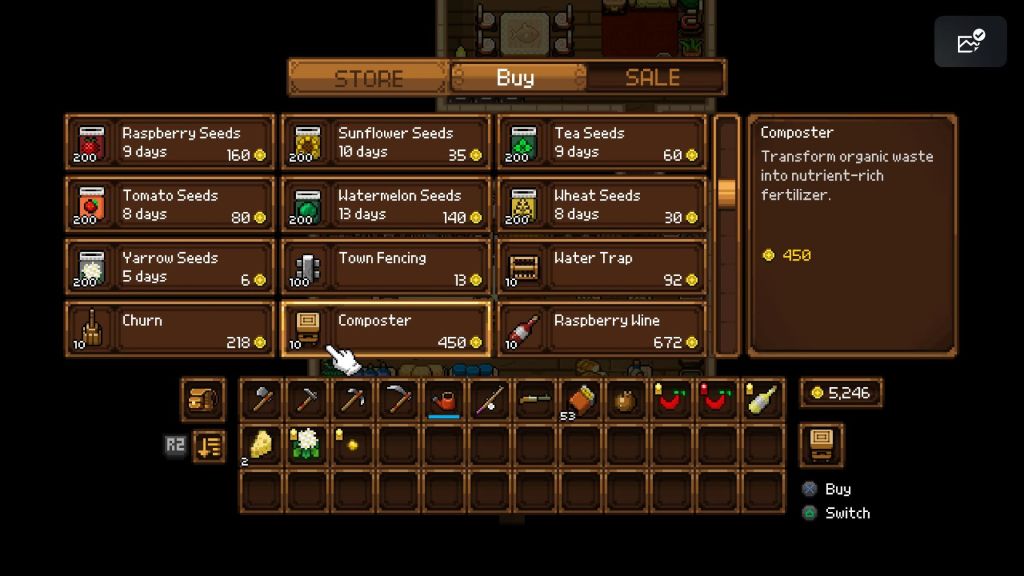Image resolution: width=1024 pixels, height=576 pixels.
Task: Choose Raspberry Seeds from the shop
Action: (170, 143)
